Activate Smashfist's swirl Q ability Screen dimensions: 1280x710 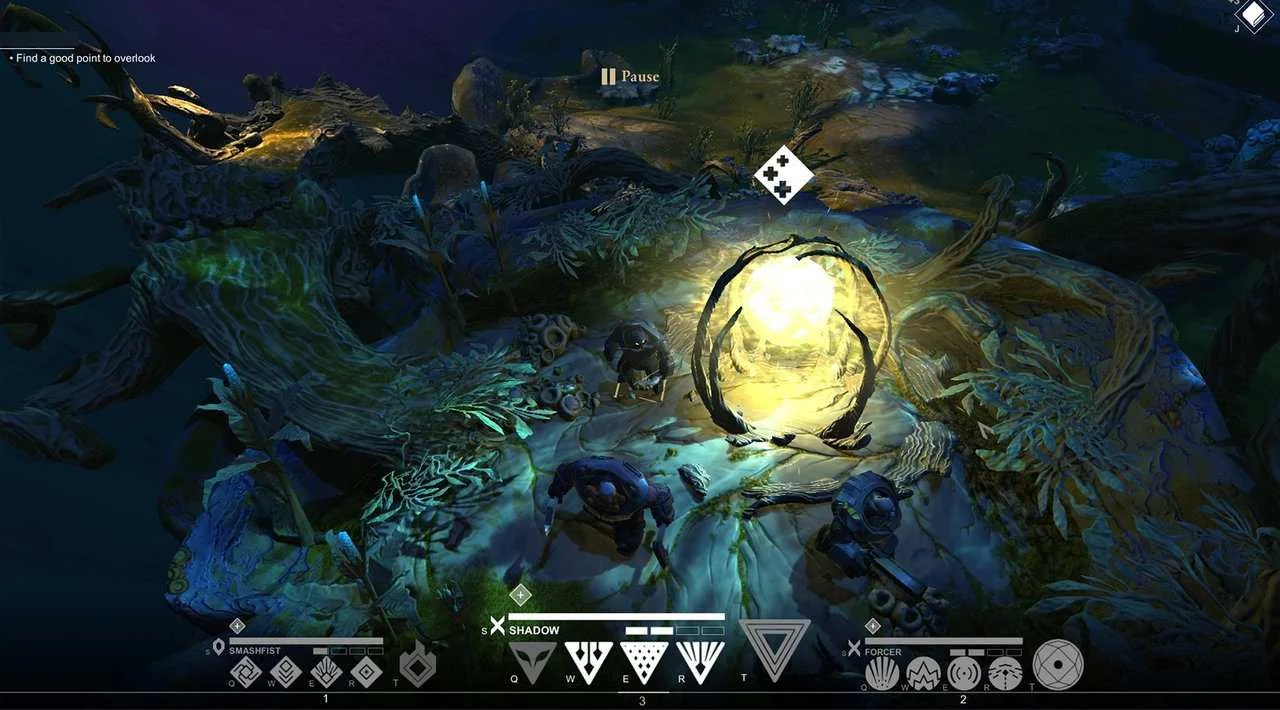(245, 672)
